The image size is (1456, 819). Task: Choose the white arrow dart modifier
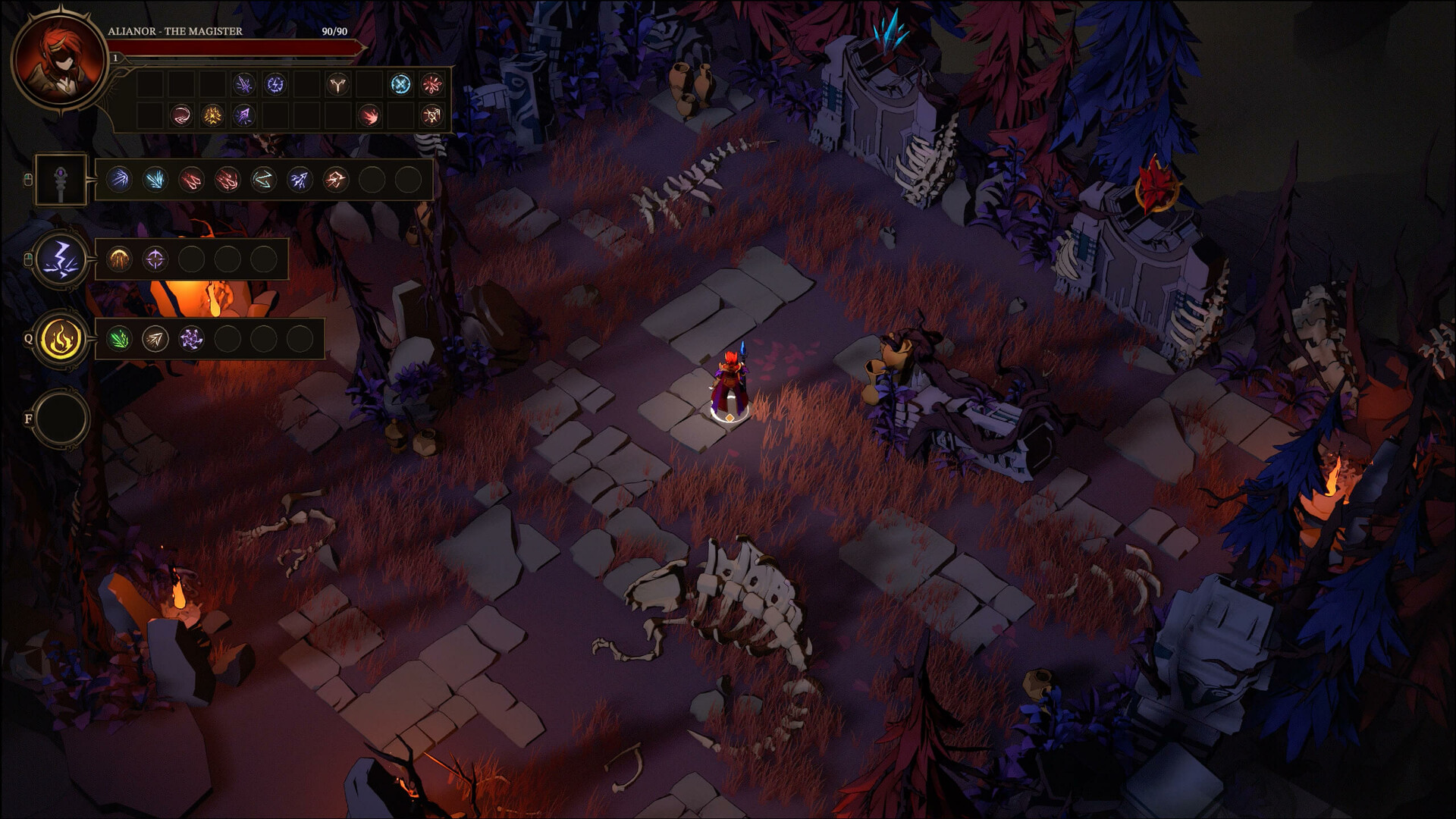155,339
